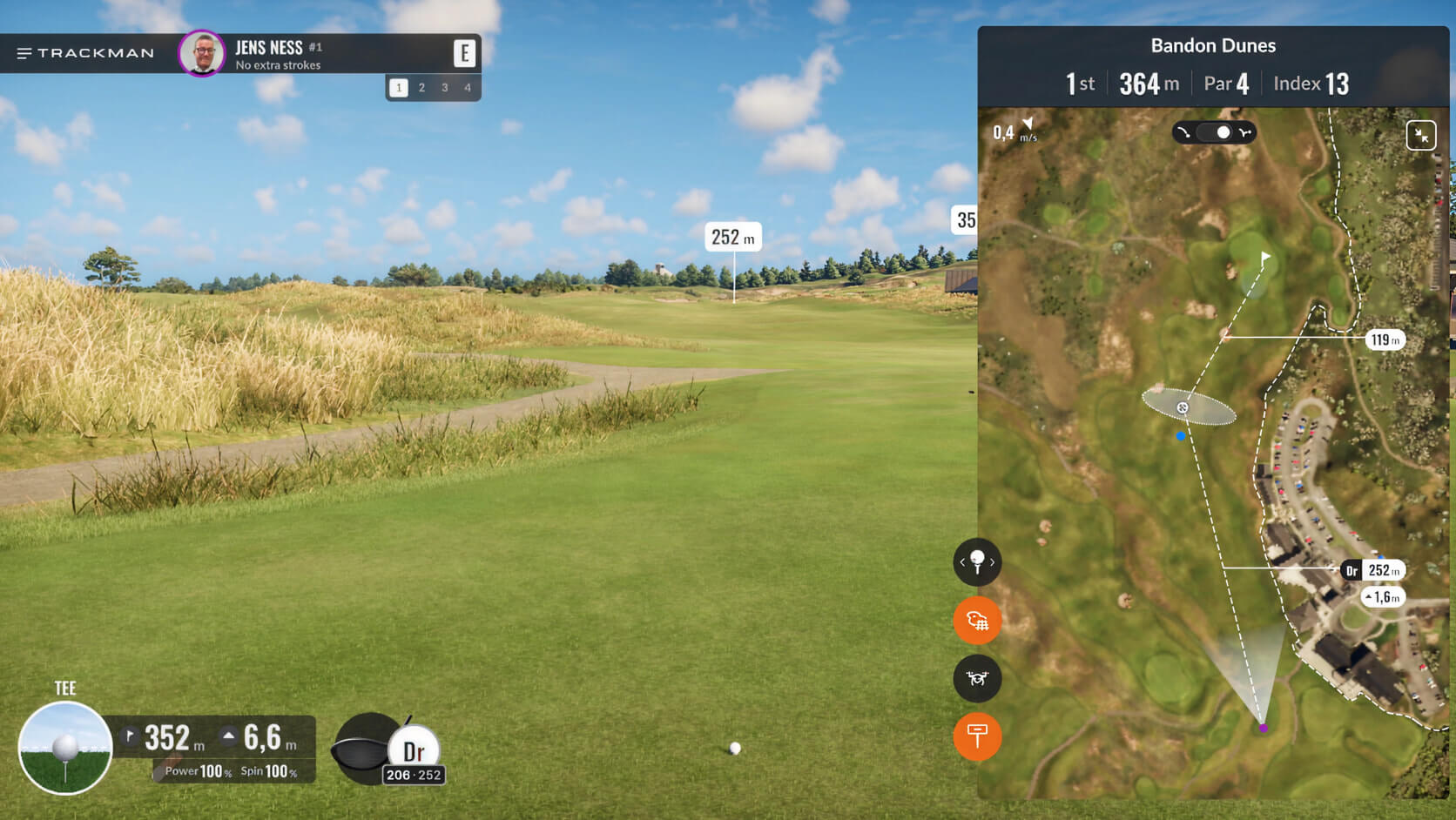Viewport: 1456px width, 820px height.
Task: Expand details on the 206·252 distance label
Action: click(x=413, y=775)
